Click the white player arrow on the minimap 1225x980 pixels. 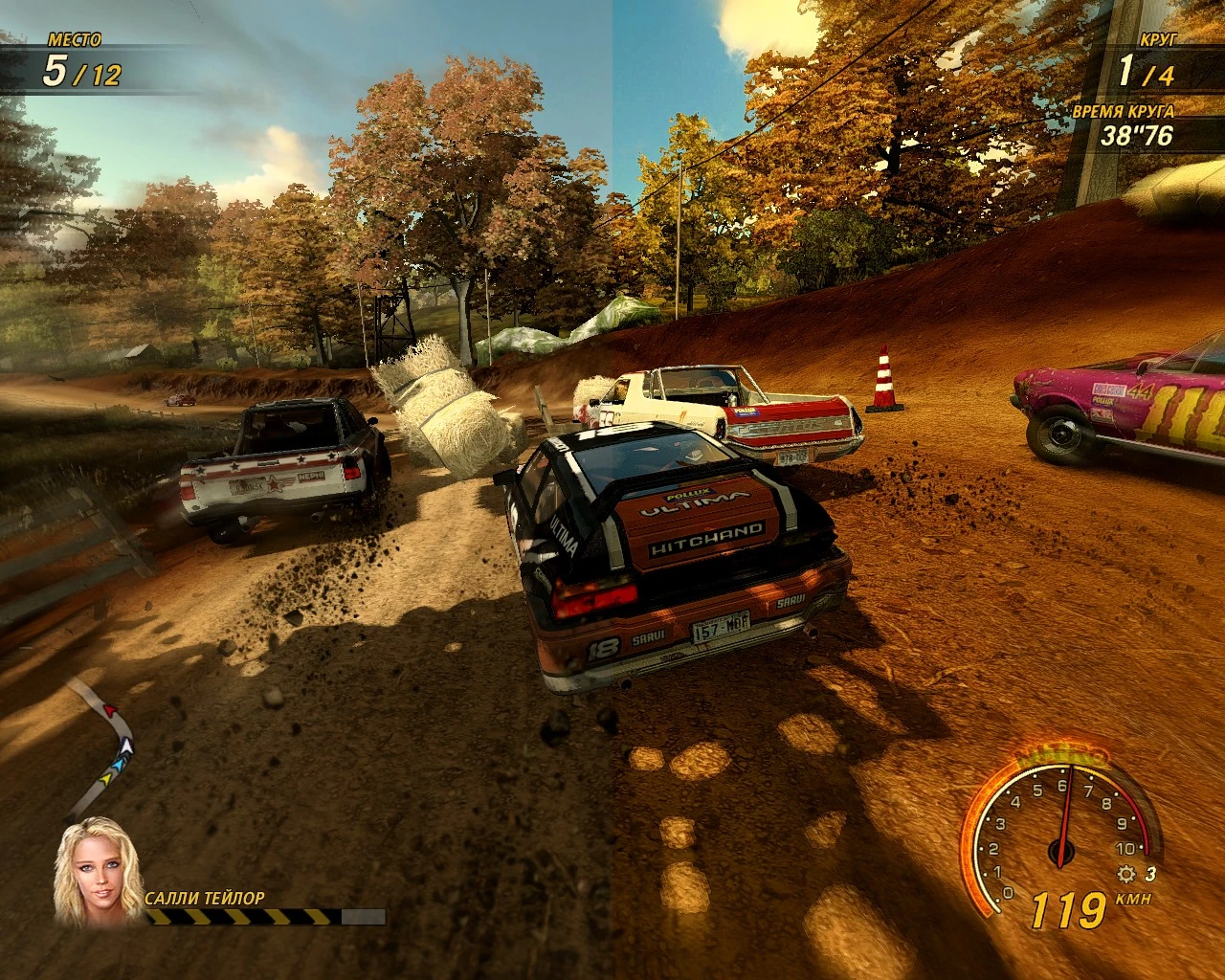tap(126, 746)
